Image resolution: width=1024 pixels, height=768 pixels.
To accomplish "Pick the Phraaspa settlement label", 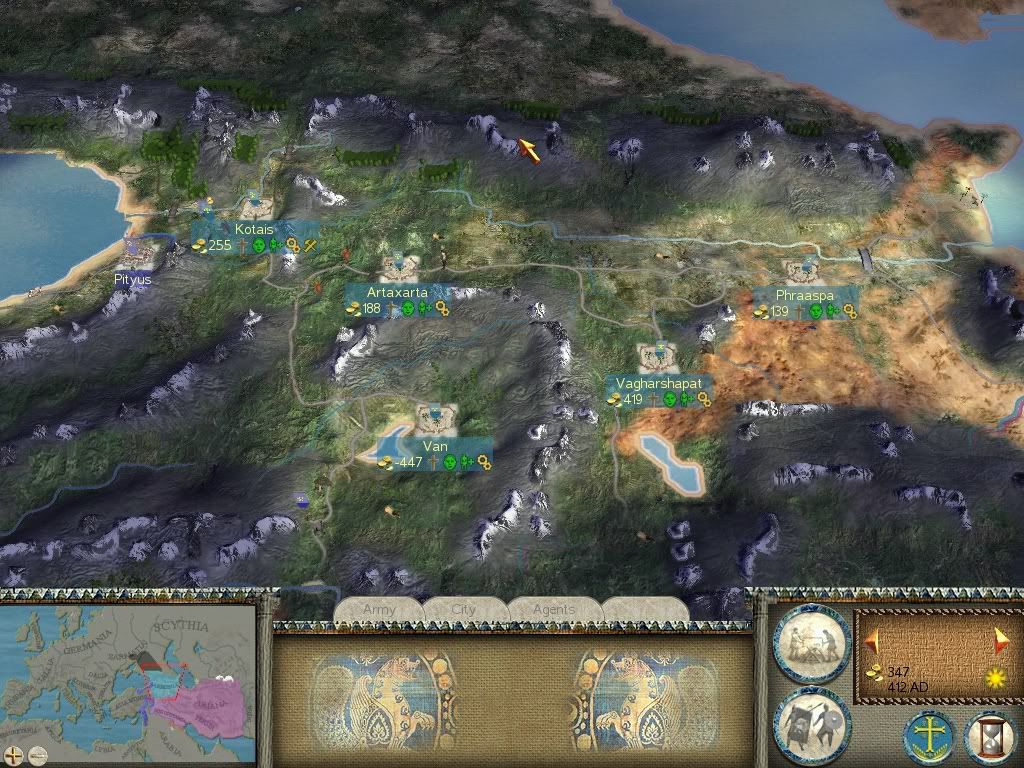I will (x=804, y=296).
